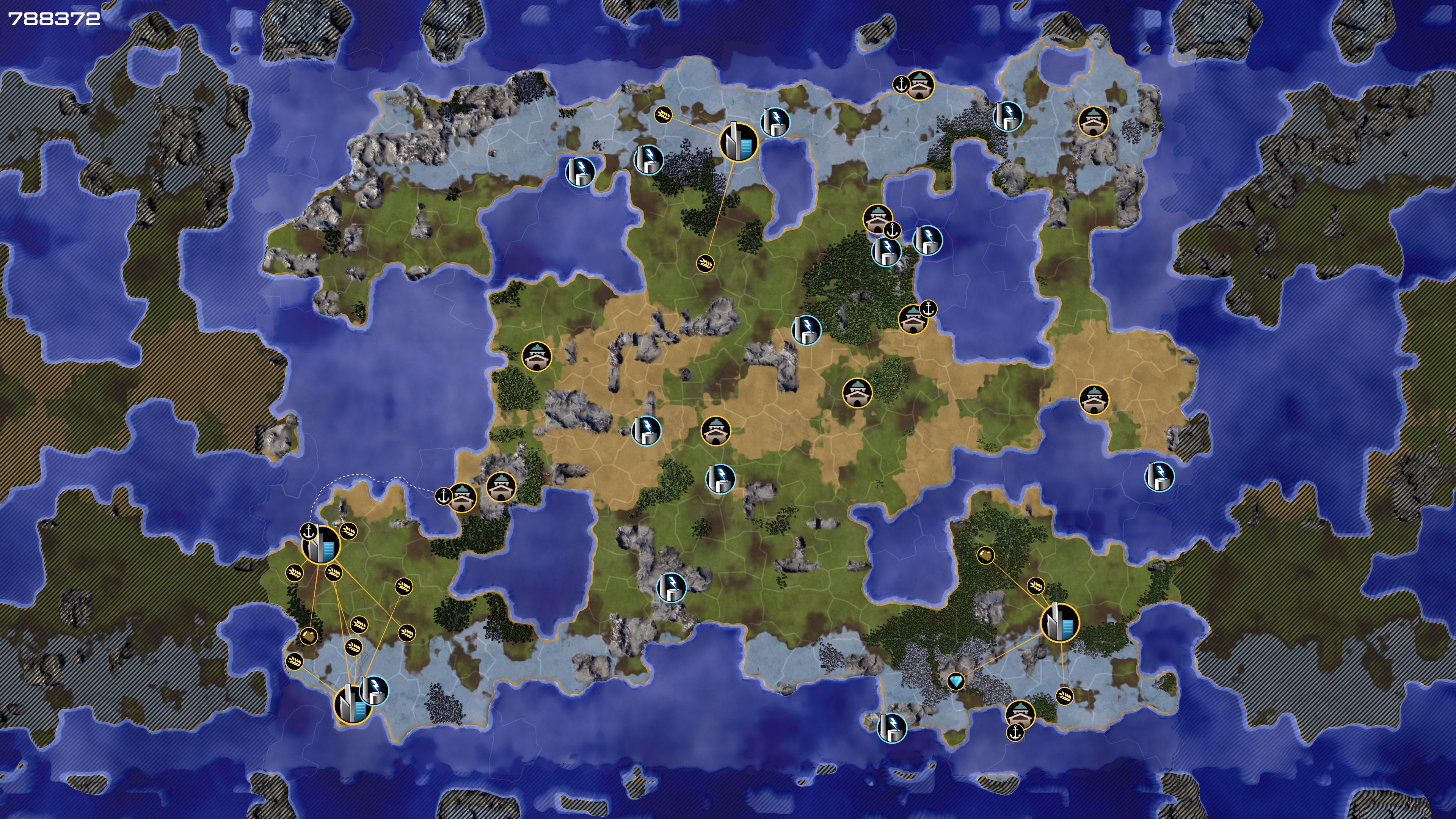Select the city marker linked to the diamond
The image size is (1456, 819).
tap(1060, 622)
